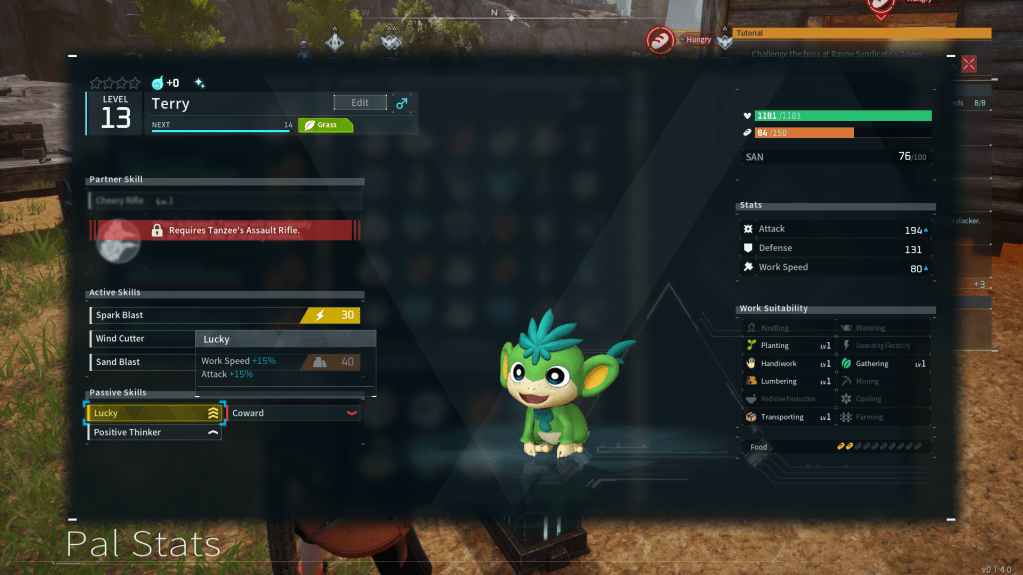Click the male gender icon
The image size is (1023, 575).
pos(402,103)
